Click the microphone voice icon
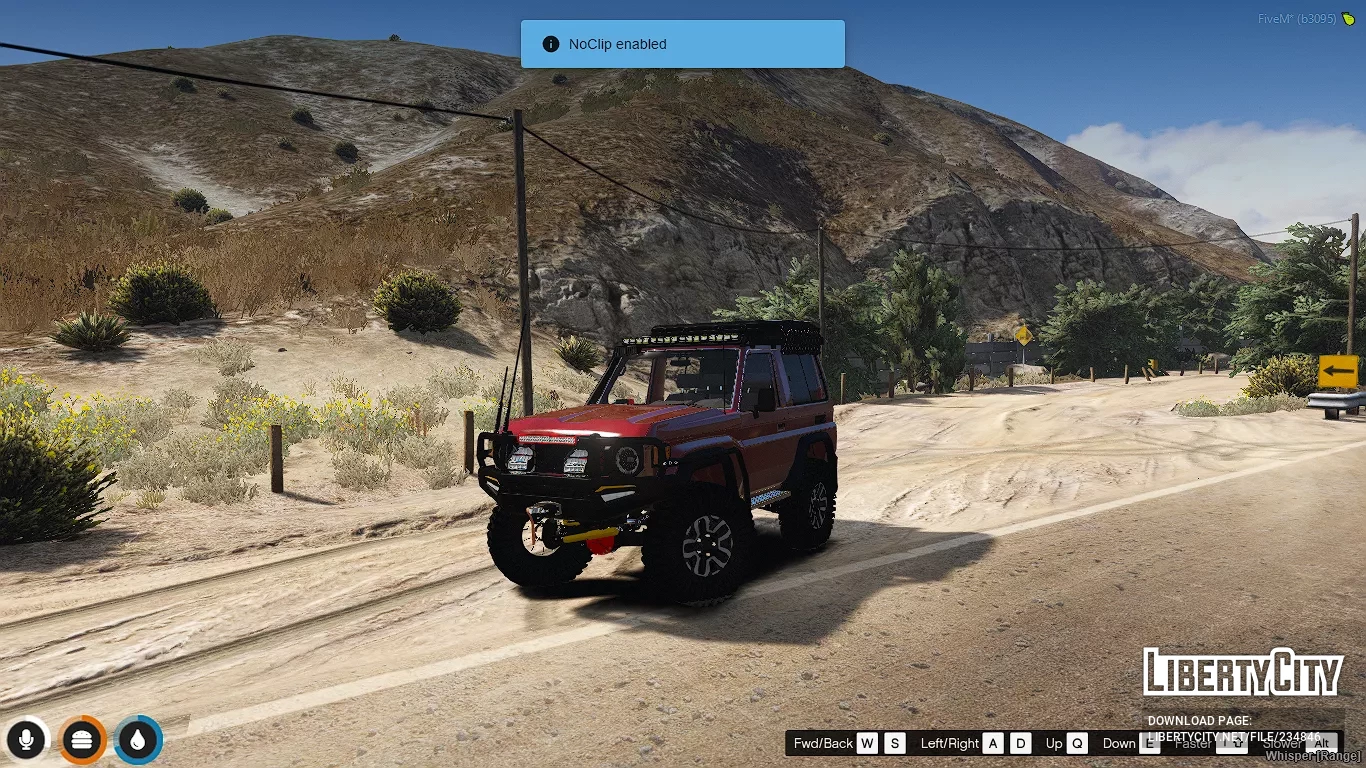The image size is (1366, 768). coord(26,740)
